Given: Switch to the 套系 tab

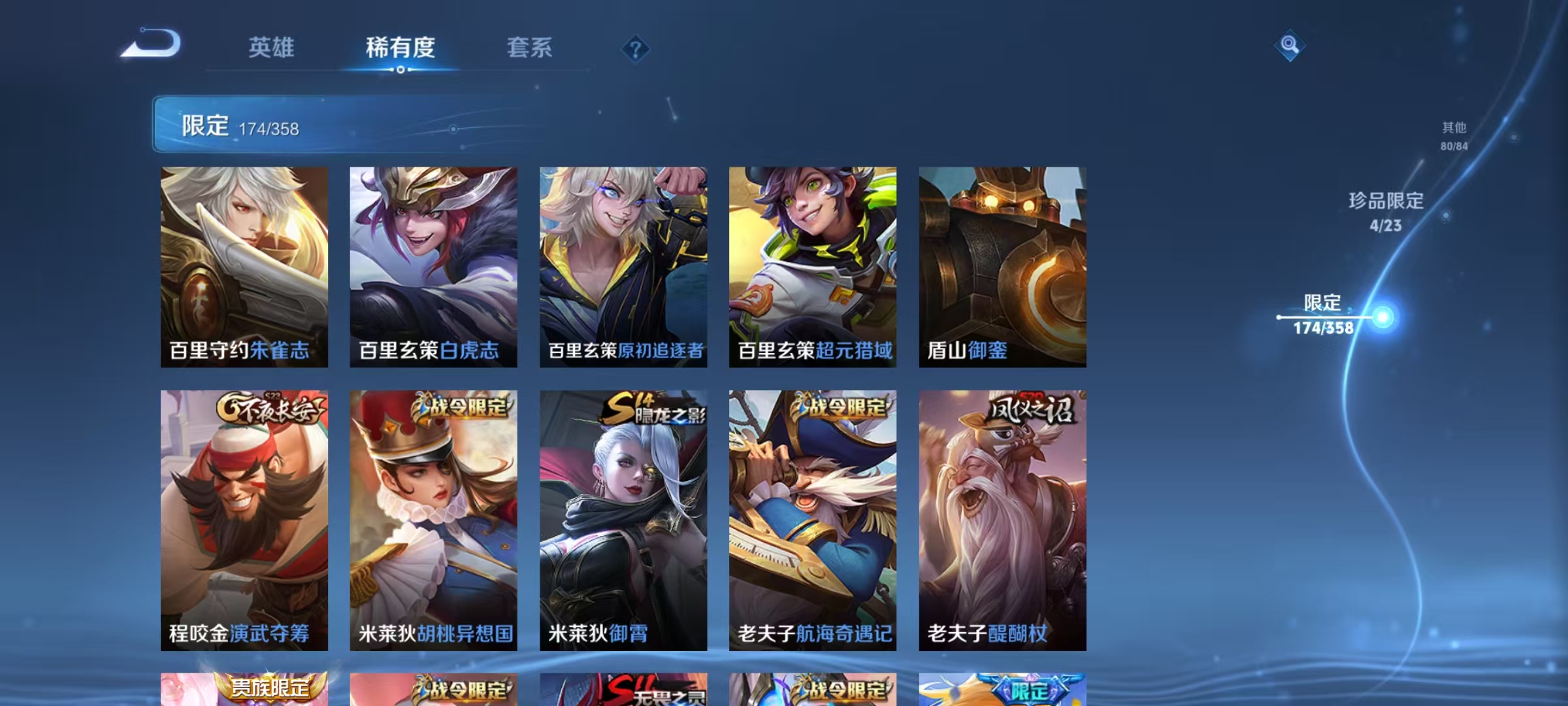Looking at the screenshot, I should pos(529,47).
